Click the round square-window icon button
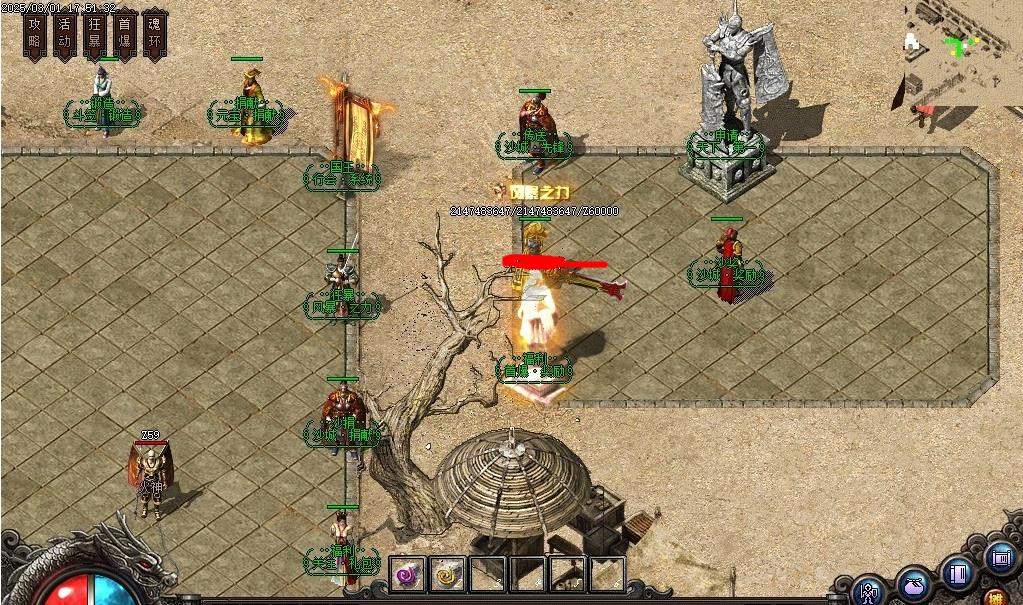Viewport: 1023px width, 605px height. (999, 557)
